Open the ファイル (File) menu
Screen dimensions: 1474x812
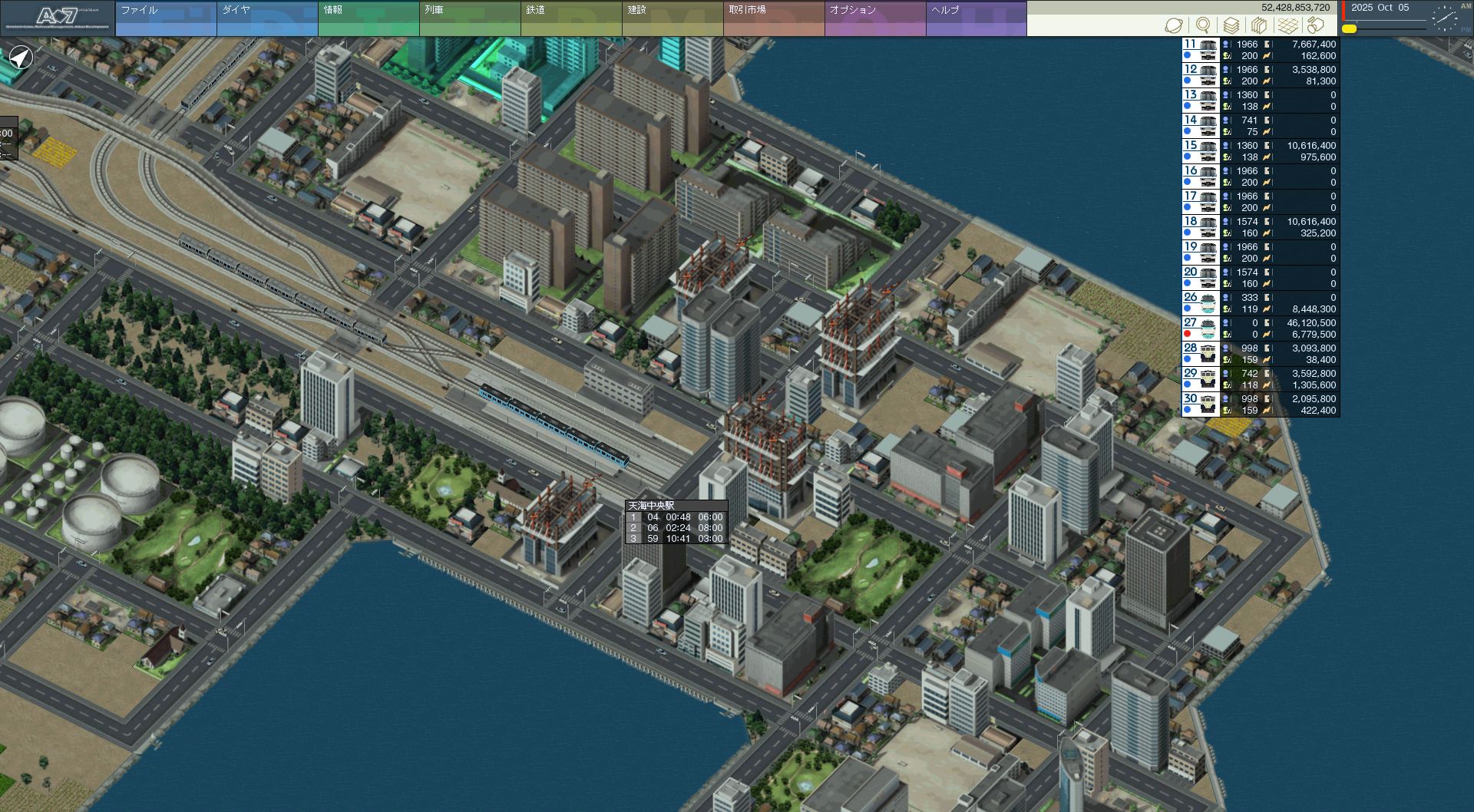[x=165, y=18]
